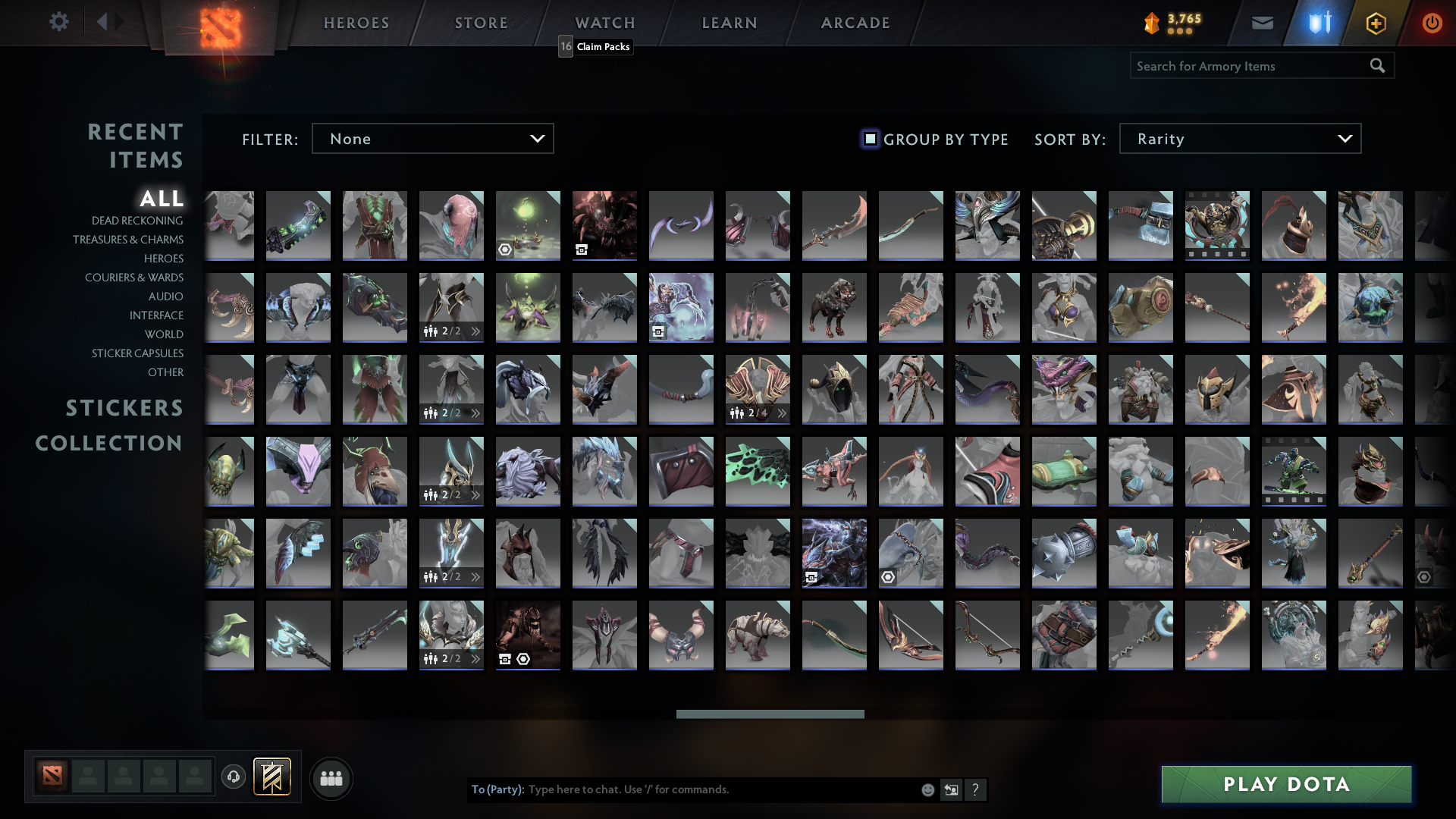
Task: Open the Sort By Rarity dropdown
Action: (x=1239, y=138)
